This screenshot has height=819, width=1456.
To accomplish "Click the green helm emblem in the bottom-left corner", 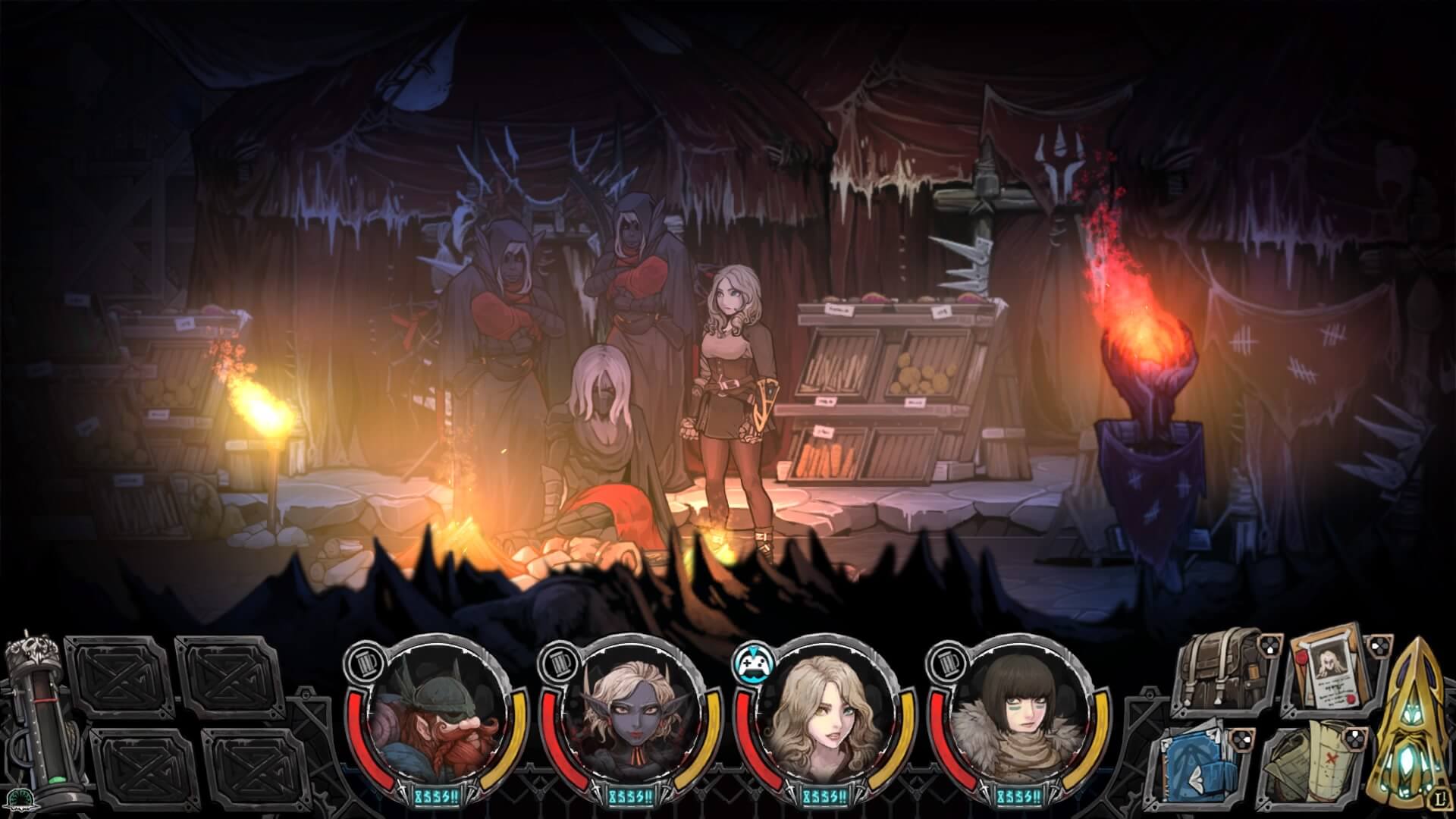I will click(x=19, y=799).
